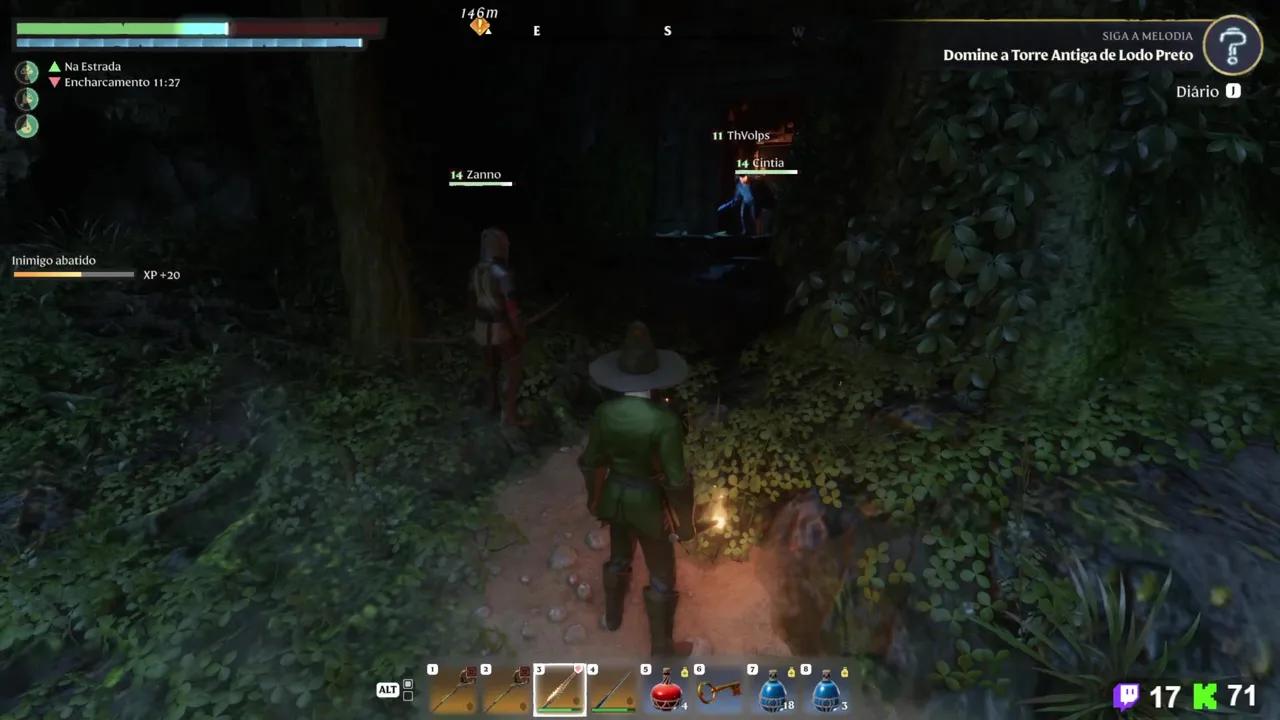Click the equipped spear in slot 3
The image size is (1280, 720).
560,690
